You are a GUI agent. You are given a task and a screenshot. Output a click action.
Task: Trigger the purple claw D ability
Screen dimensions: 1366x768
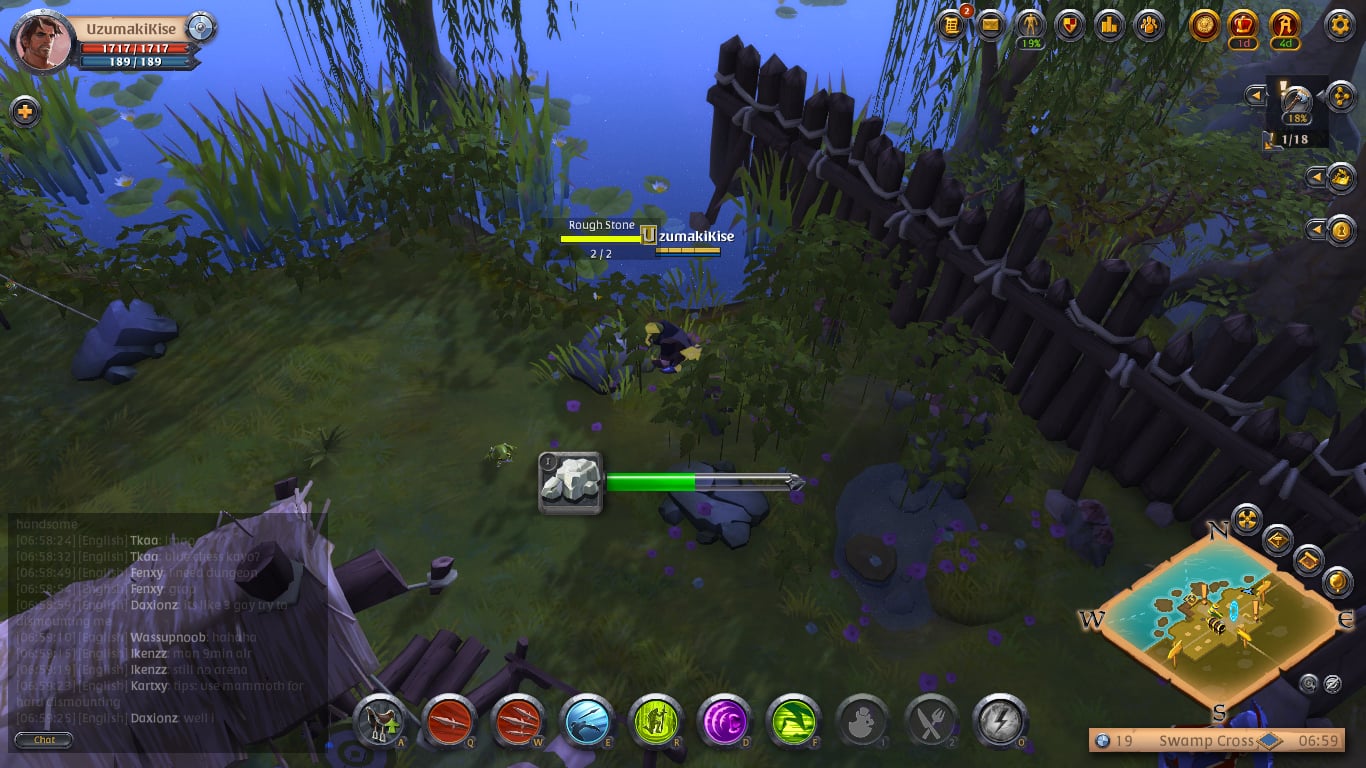point(723,720)
